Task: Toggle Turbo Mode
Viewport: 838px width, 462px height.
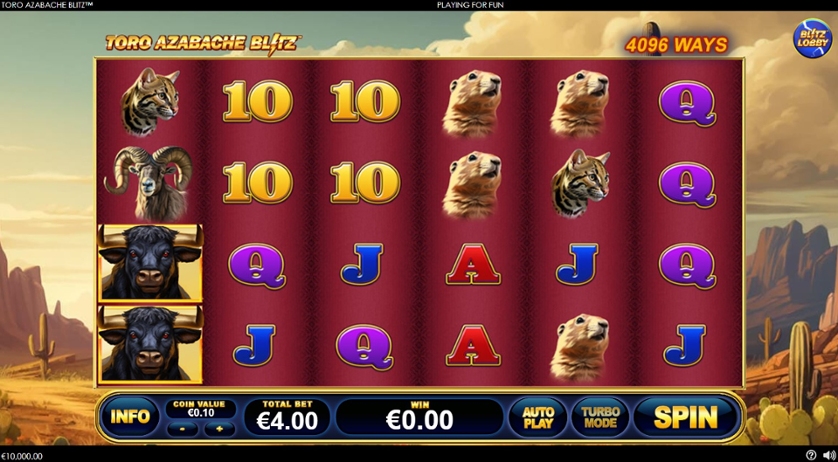Action: pyautogui.click(x=600, y=417)
